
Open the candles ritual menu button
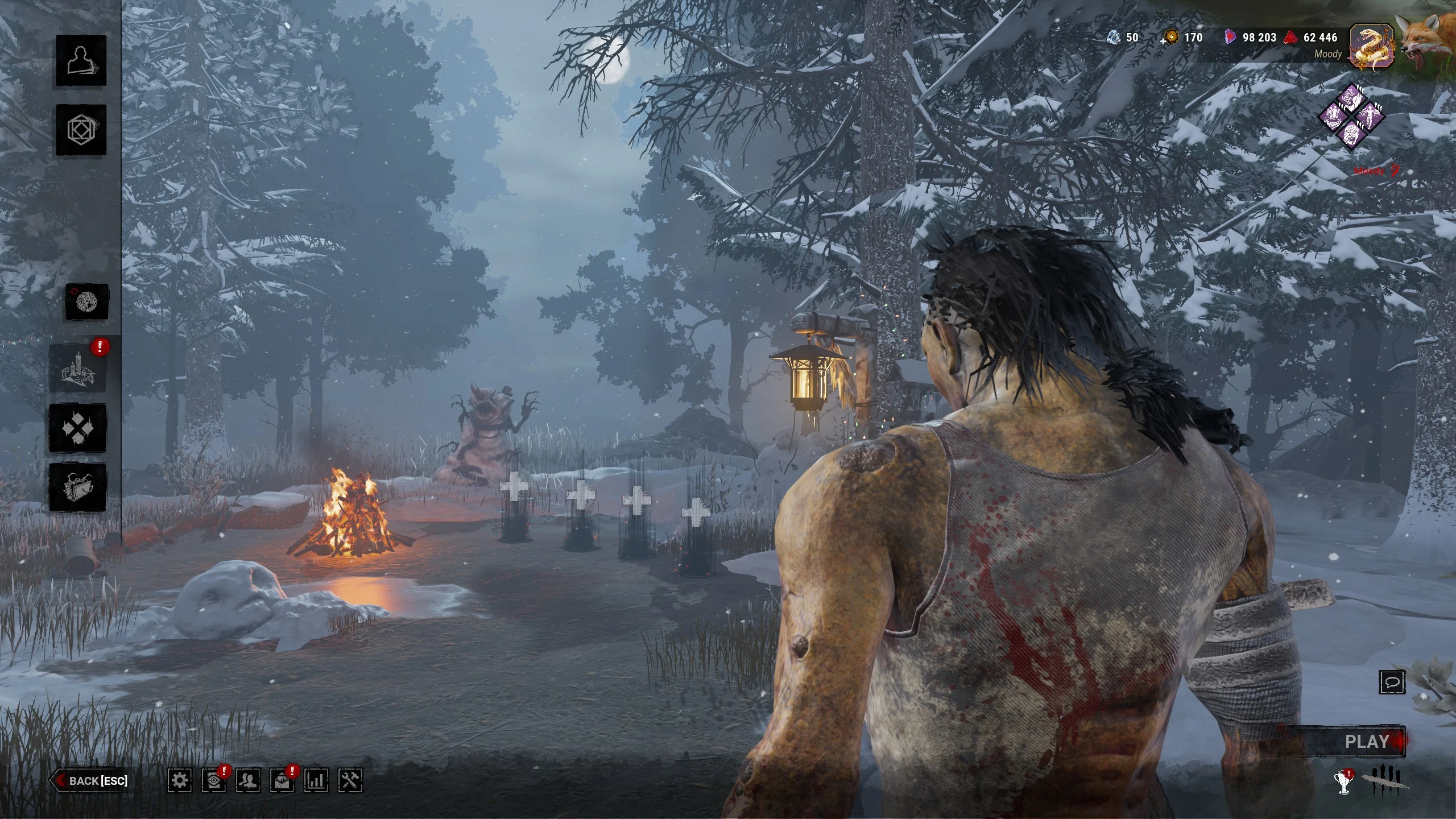coord(78,369)
